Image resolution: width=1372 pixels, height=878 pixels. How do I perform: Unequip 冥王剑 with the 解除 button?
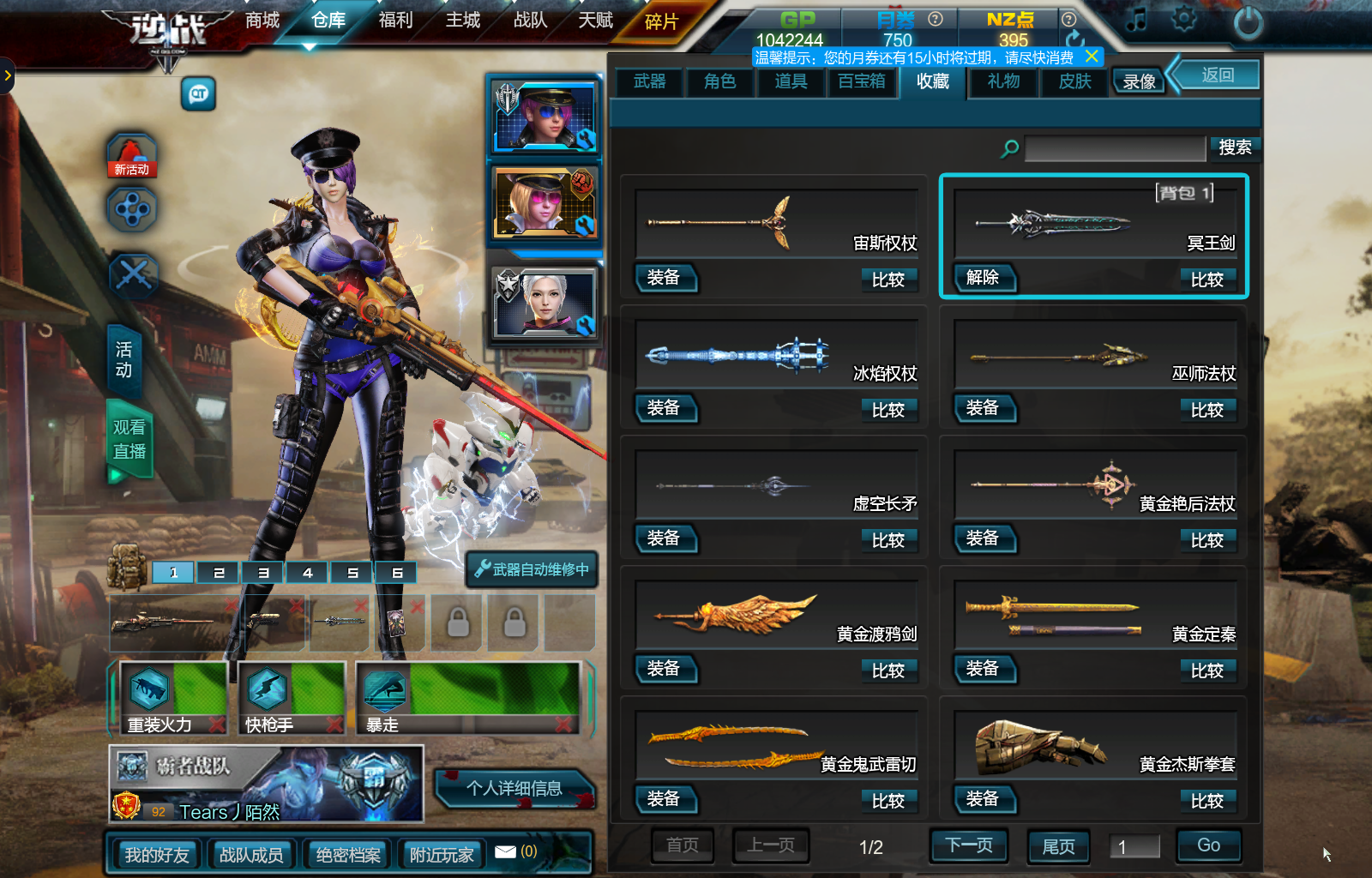pos(983,278)
